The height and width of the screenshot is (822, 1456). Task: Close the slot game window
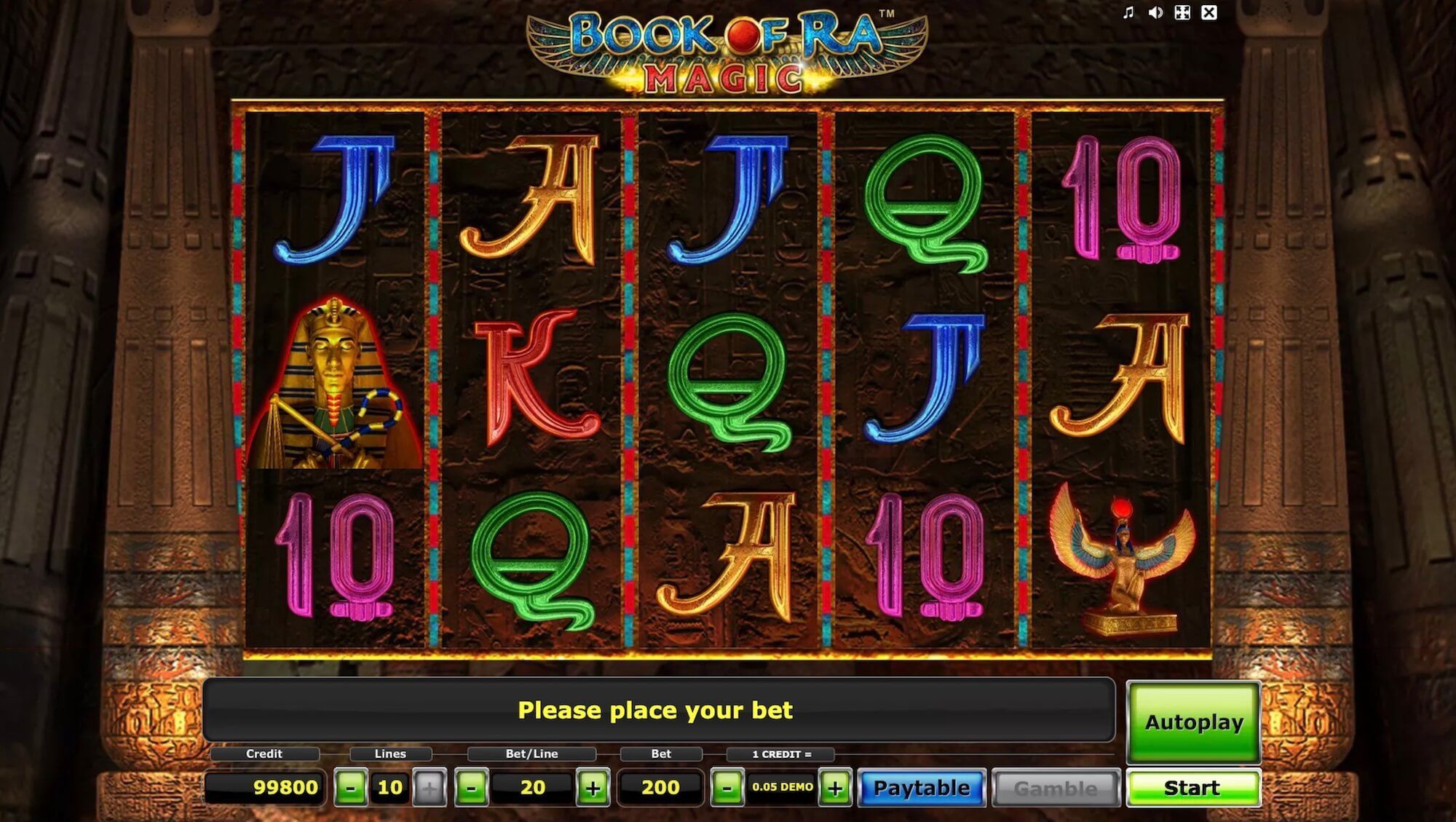pyautogui.click(x=1209, y=12)
